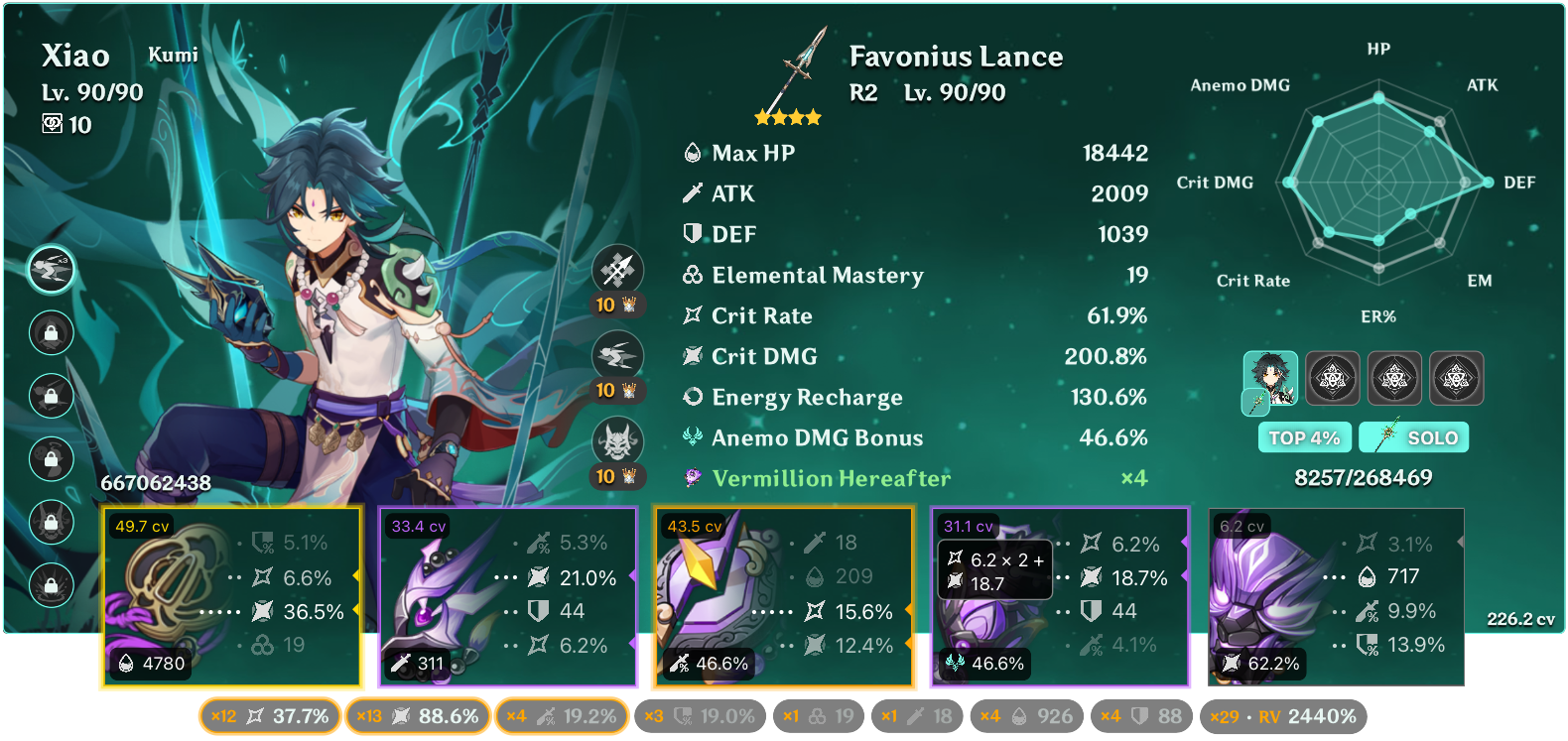Screen dimensions: 1568x741
Task: Unlock the second constellation slot
Action: click(x=51, y=332)
